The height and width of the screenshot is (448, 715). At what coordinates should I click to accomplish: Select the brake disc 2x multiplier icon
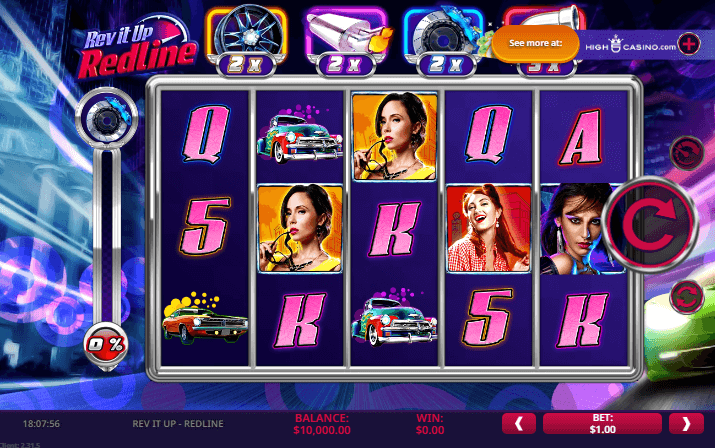point(442,37)
